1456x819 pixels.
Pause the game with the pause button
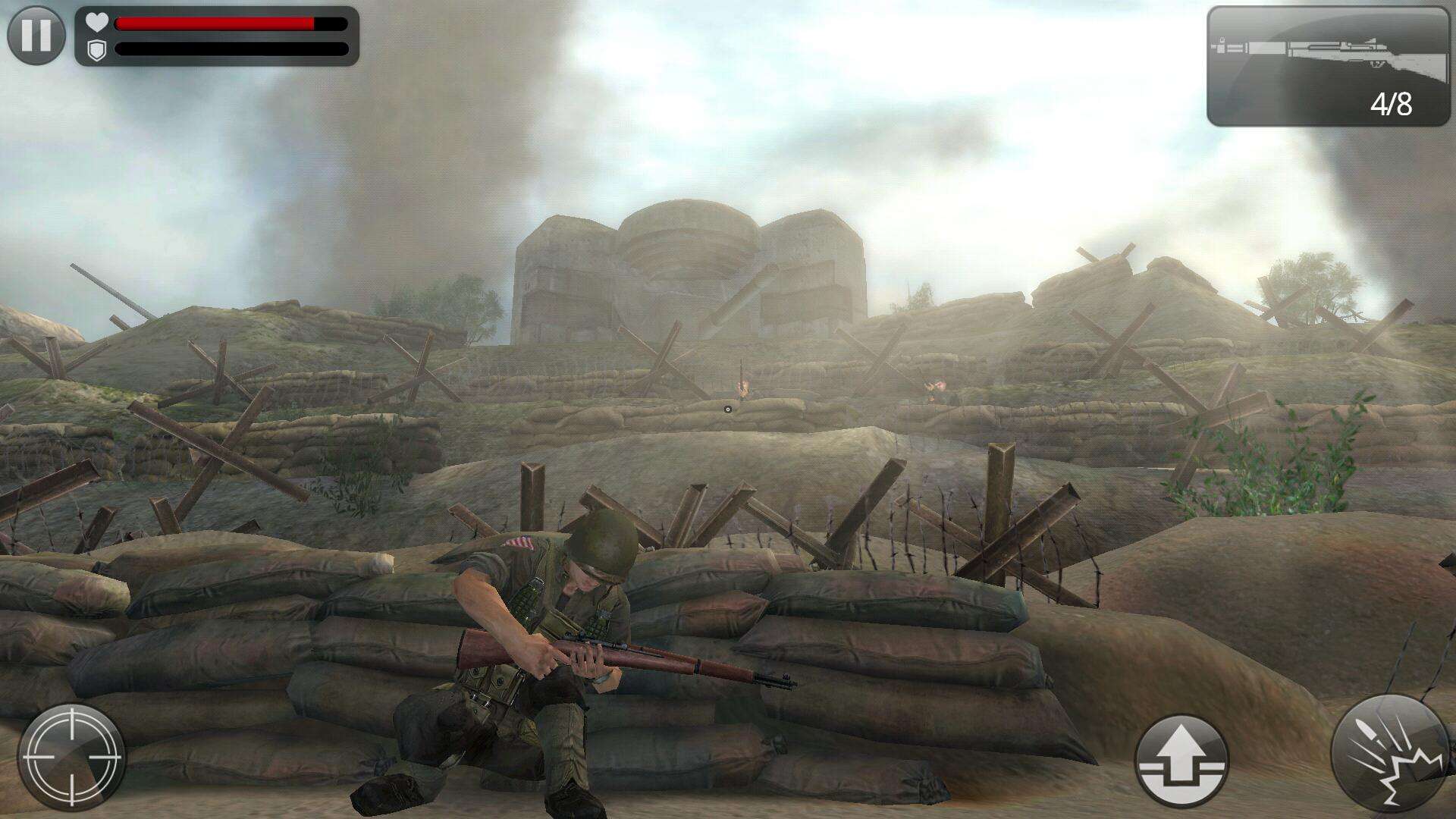click(36, 35)
